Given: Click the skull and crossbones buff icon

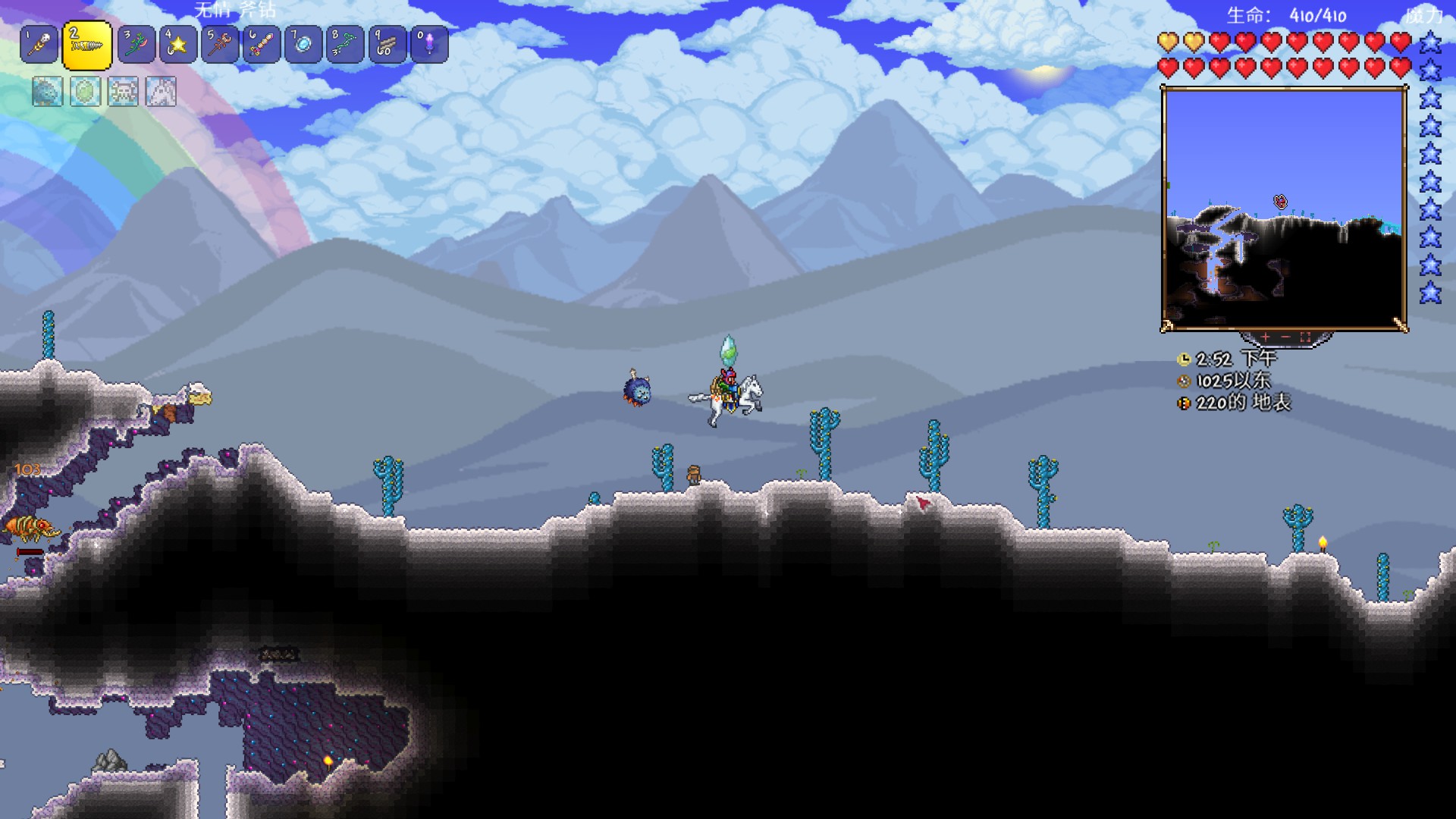Looking at the screenshot, I should [123, 93].
